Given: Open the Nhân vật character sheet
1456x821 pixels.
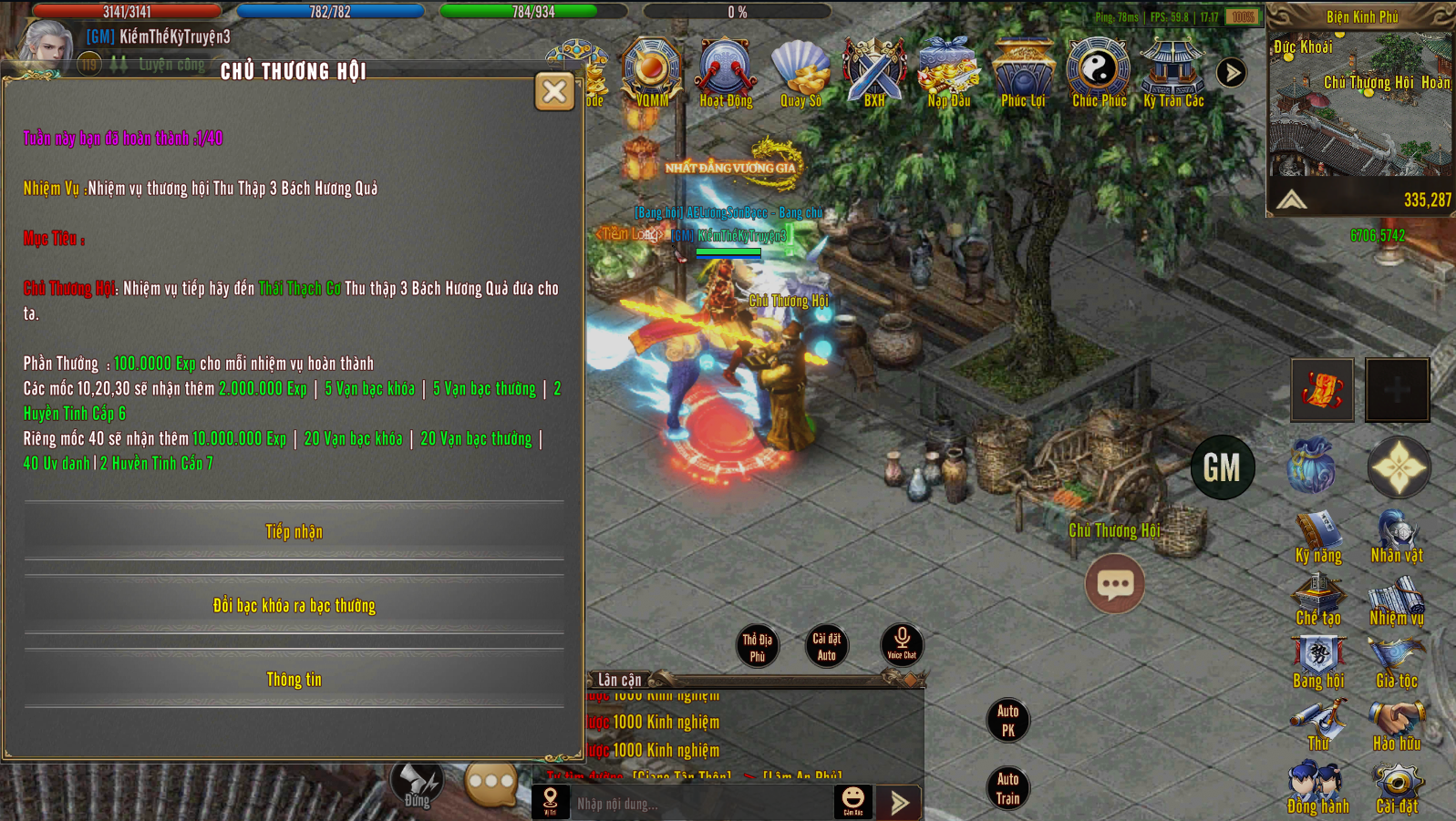Looking at the screenshot, I should coord(1397,537).
